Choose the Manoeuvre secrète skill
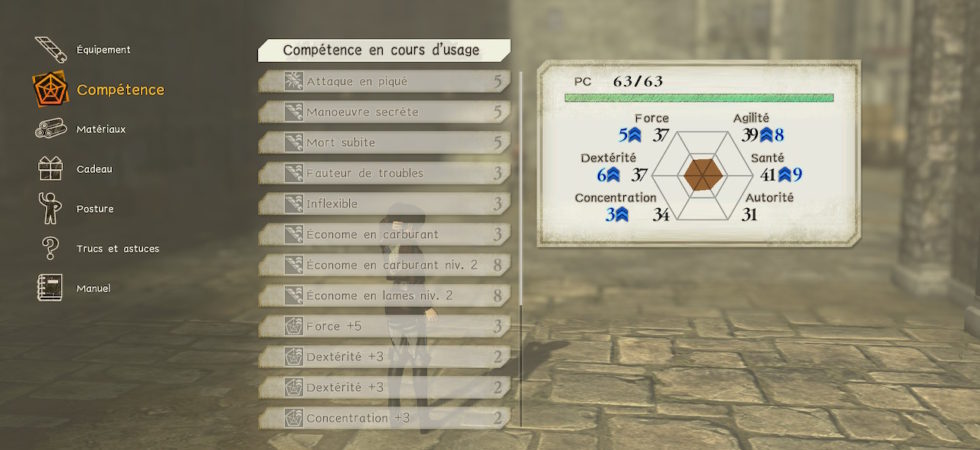Image resolution: width=980 pixels, height=450 pixels. click(x=385, y=112)
